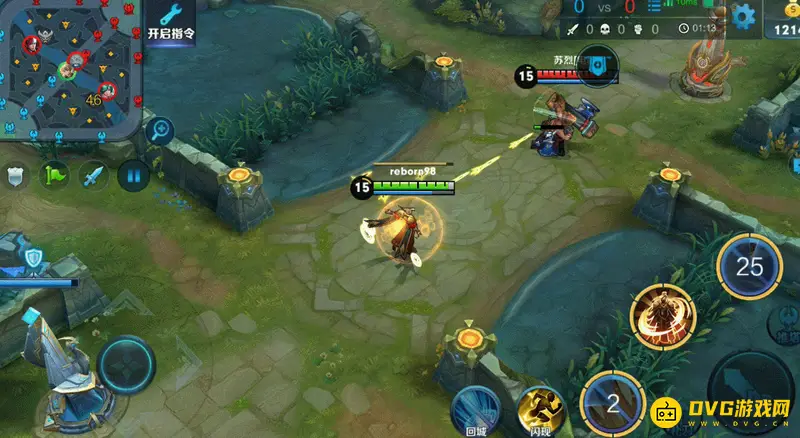Open settings with the gear icon

tap(742, 15)
